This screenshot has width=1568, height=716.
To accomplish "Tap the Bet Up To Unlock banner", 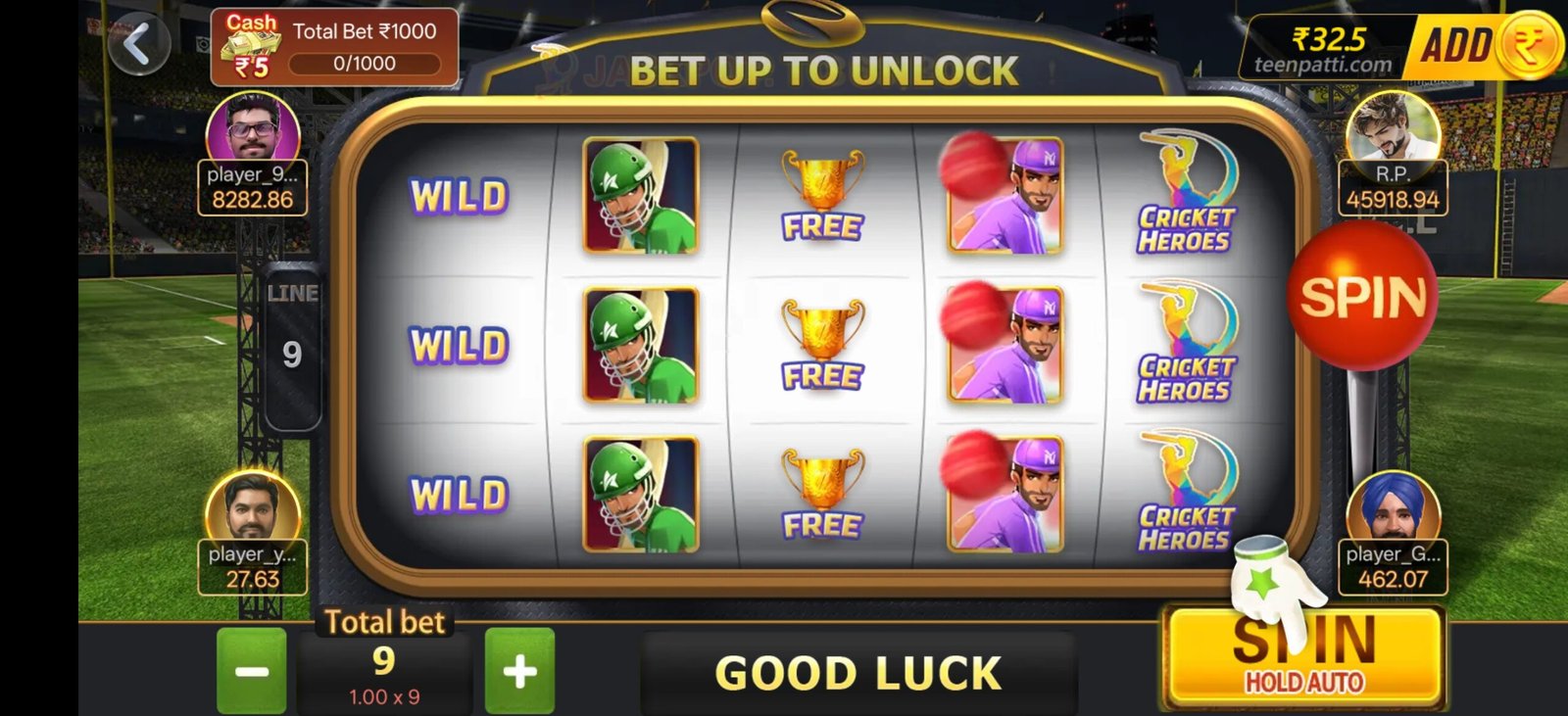I will pyautogui.click(x=823, y=71).
